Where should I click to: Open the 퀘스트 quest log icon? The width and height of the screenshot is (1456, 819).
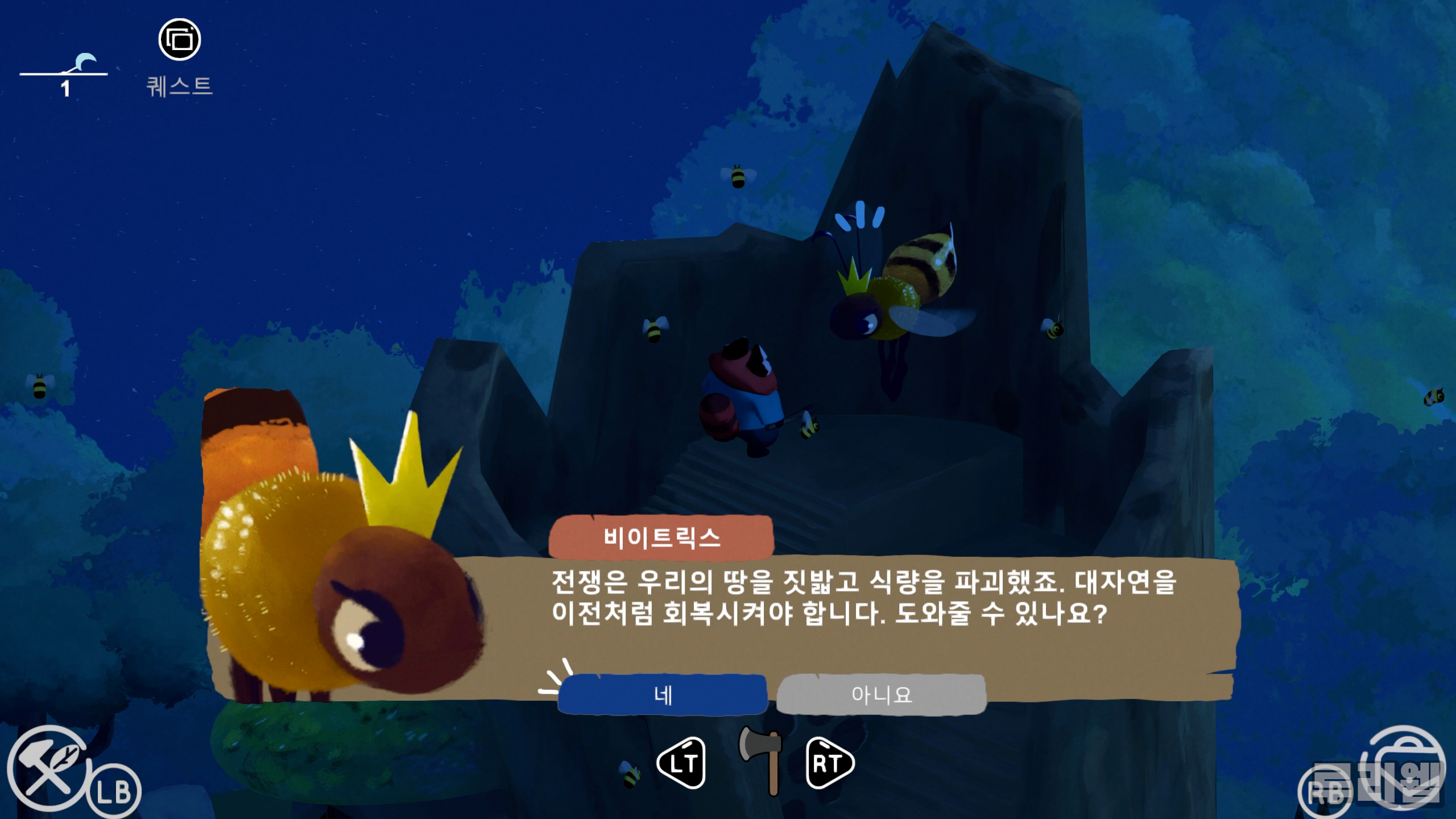pyautogui.click(x=180, y=40)
